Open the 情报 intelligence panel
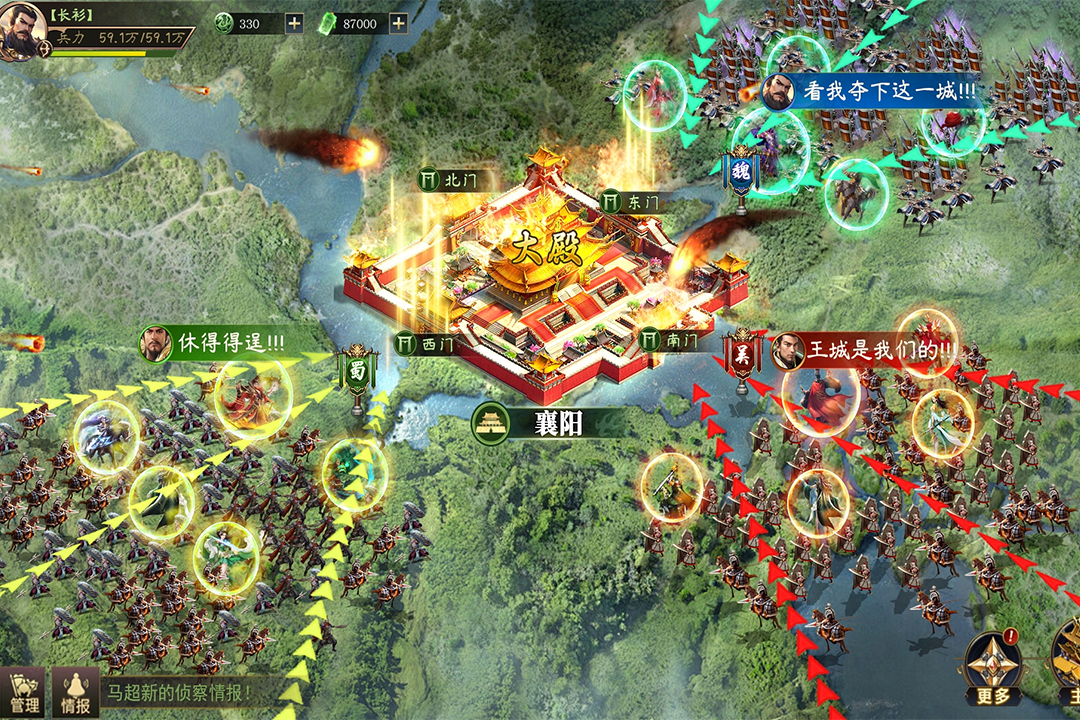 click(76, 693)
